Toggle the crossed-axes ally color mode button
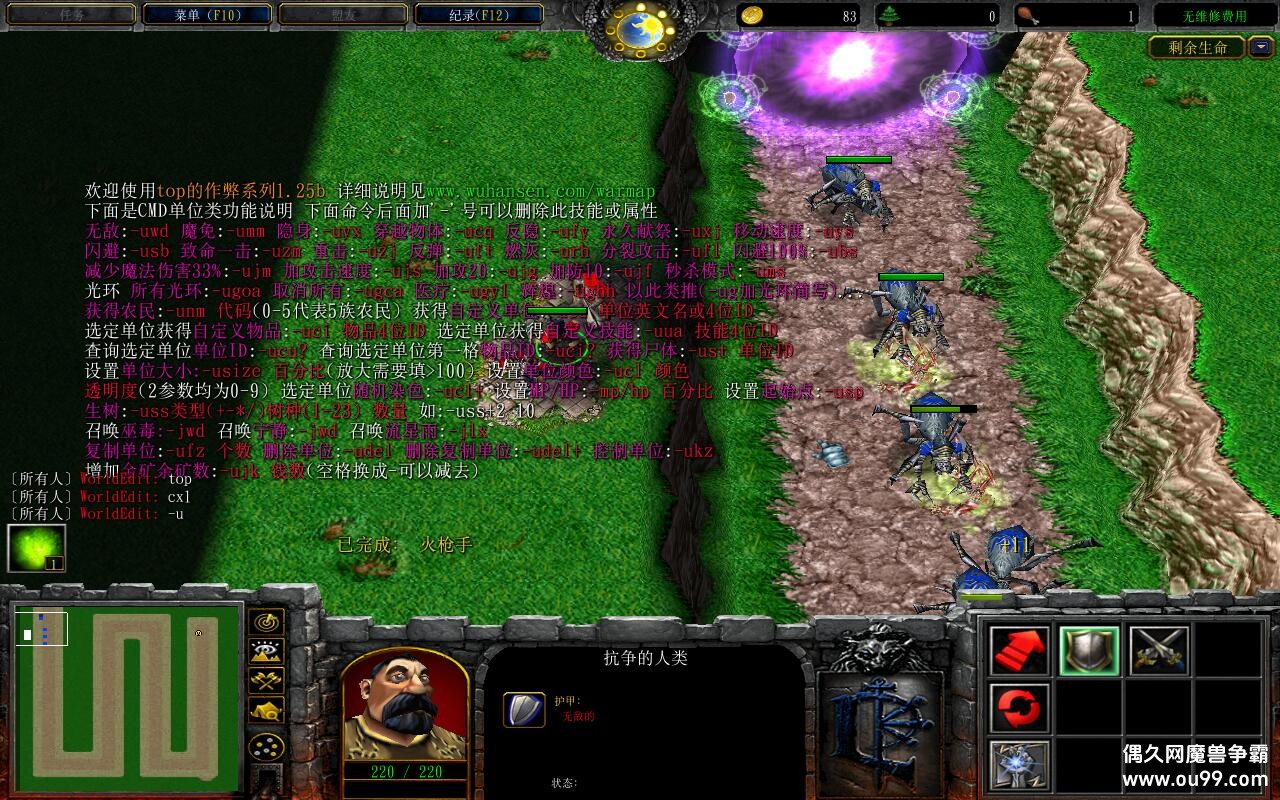Viewport: 1280px width, 800px height. 266,681
